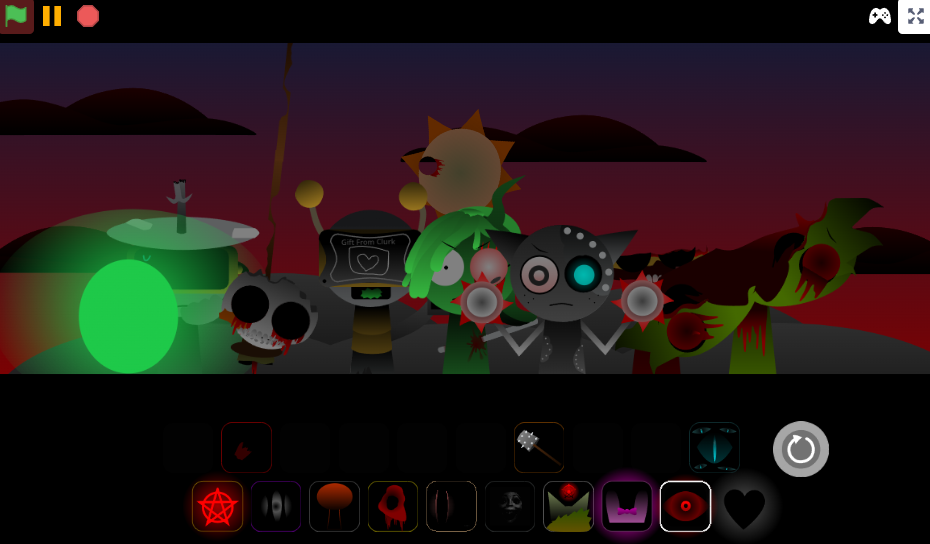Select the red pentagram icon
This screenshot has width=930, height=544.
(x=217, y=506)
